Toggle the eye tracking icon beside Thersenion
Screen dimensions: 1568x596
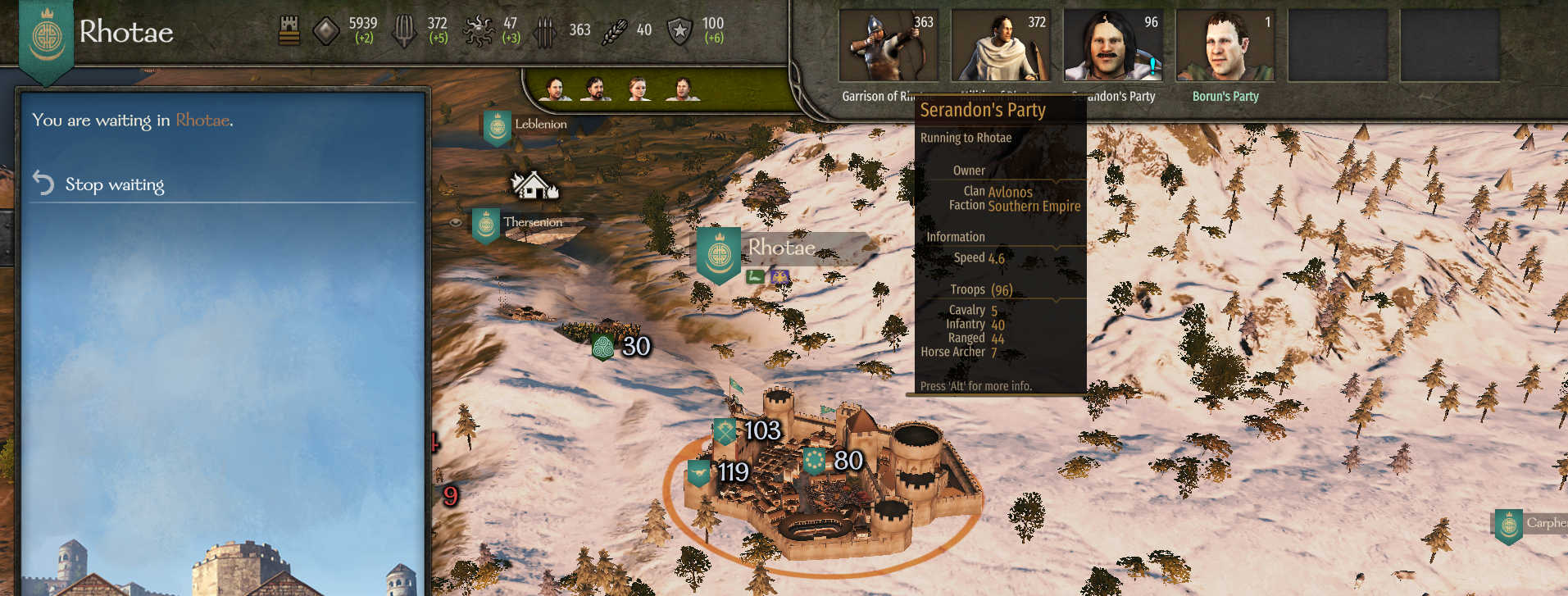pyautogui.click(x=456, y=222)
